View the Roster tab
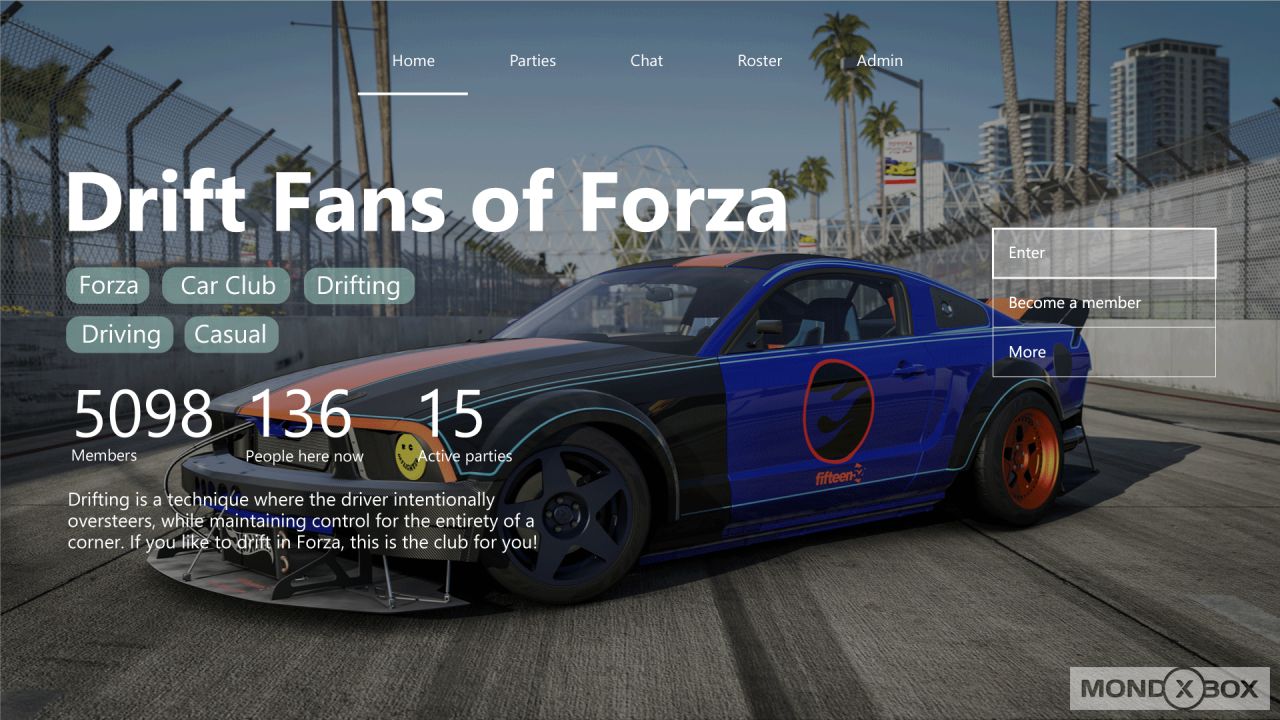Image resolution: width=1280 pixels, height=720 pixels. pyautogui.click(x=760, y=60)
